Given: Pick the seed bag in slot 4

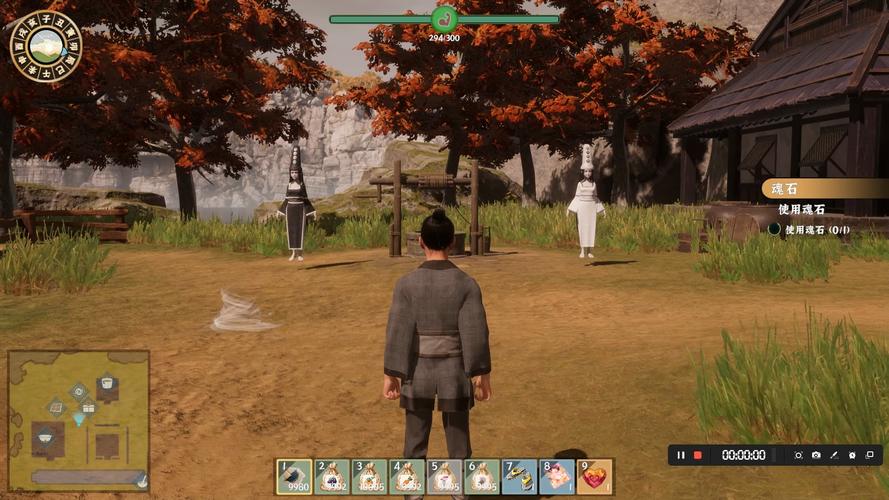Looking at the screenshot, I should point(407,477).
